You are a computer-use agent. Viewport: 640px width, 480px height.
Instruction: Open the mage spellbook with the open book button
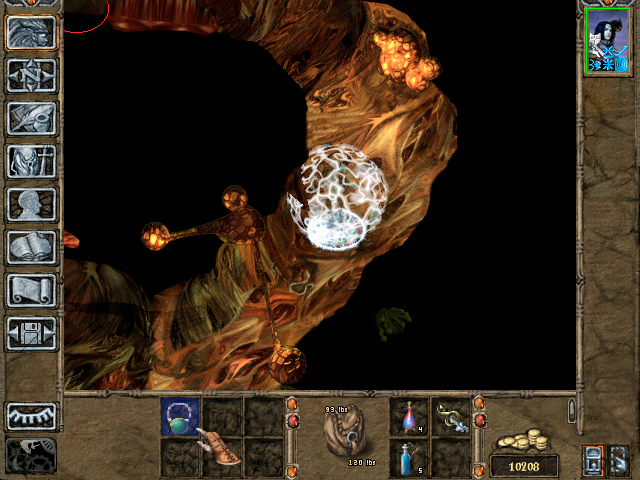coord(31,247)
